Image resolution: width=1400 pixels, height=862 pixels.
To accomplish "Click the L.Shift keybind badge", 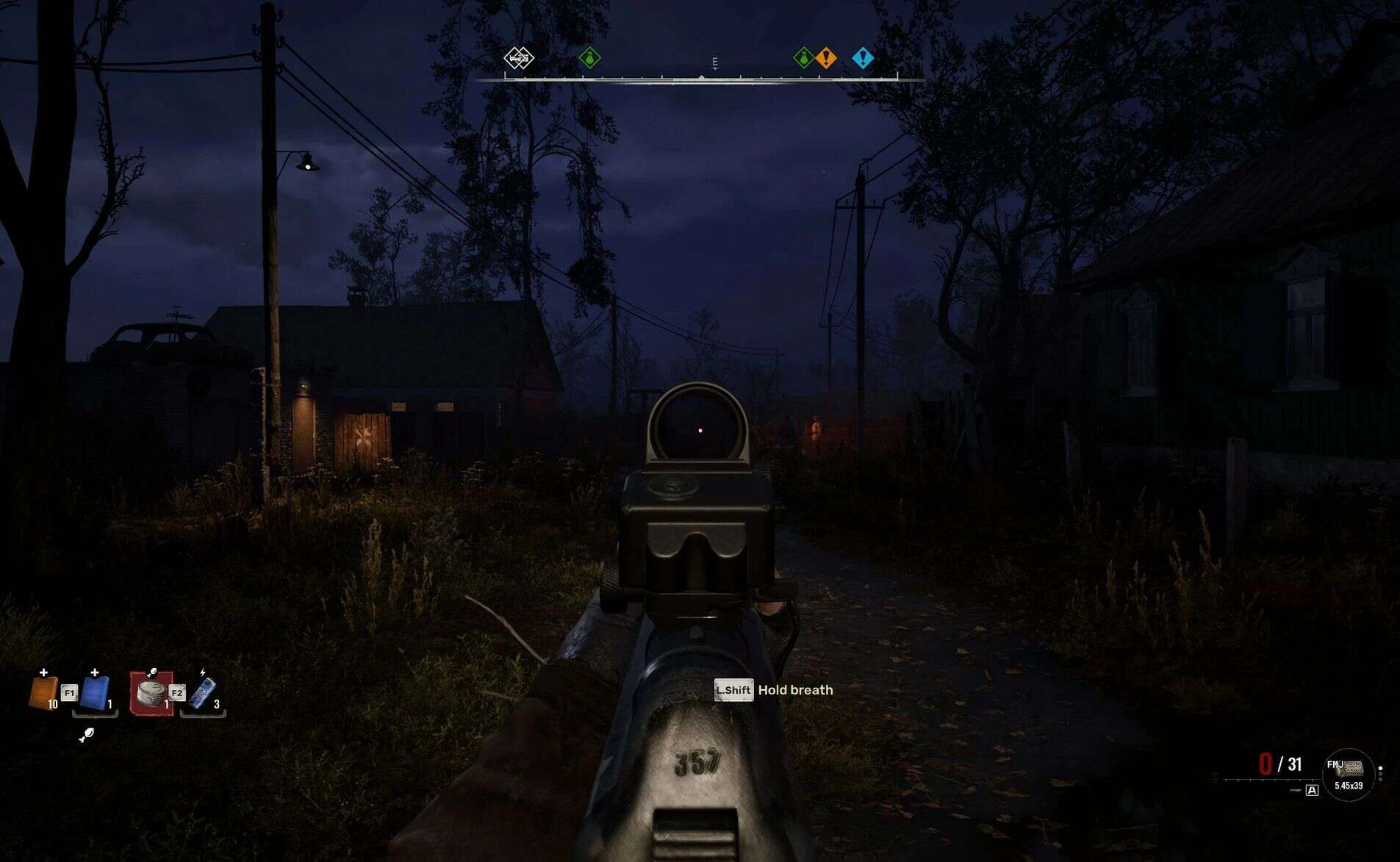I will pos(733,691).
